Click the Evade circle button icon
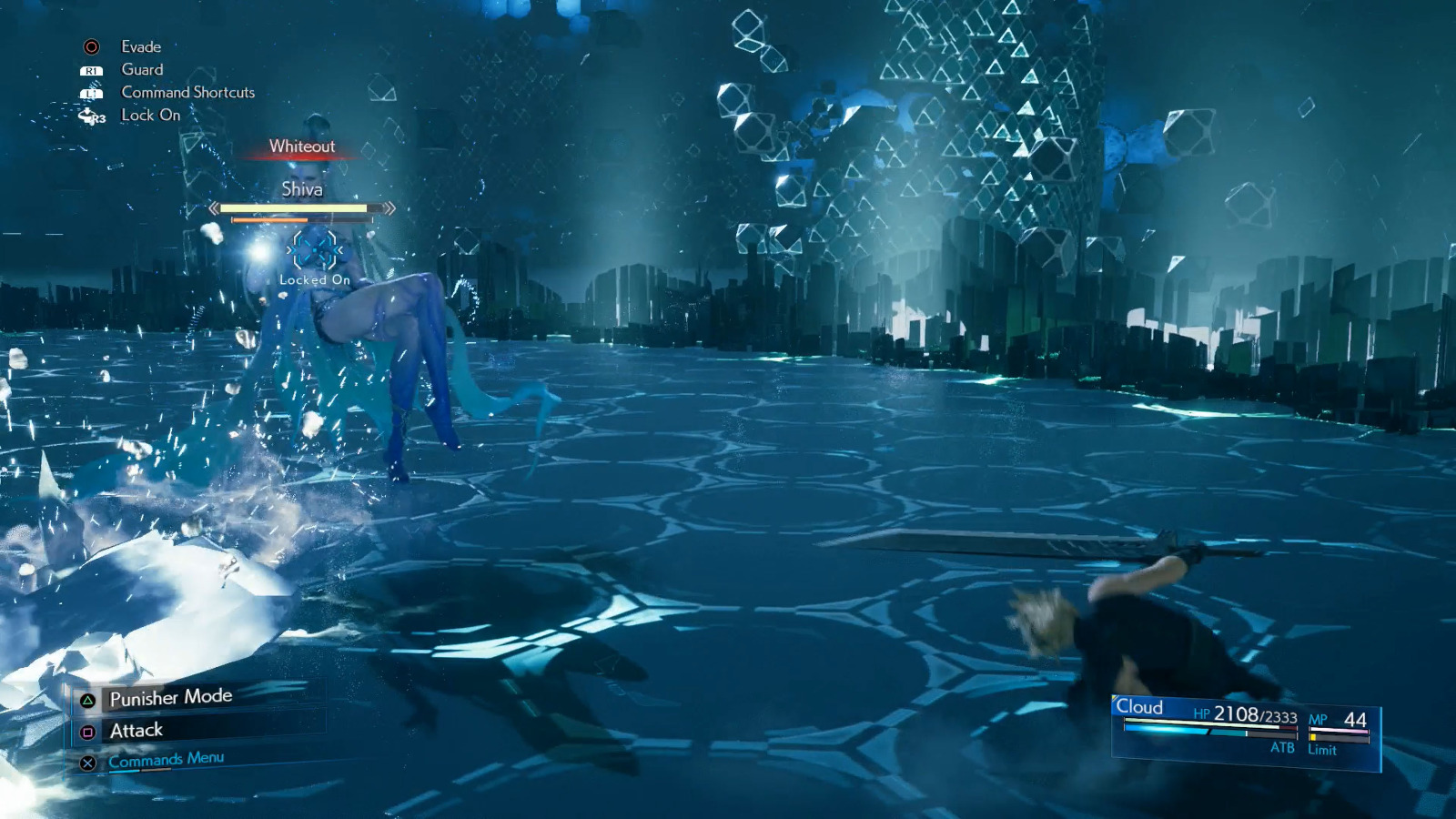 pyautogui.click(x=91, y=46)
